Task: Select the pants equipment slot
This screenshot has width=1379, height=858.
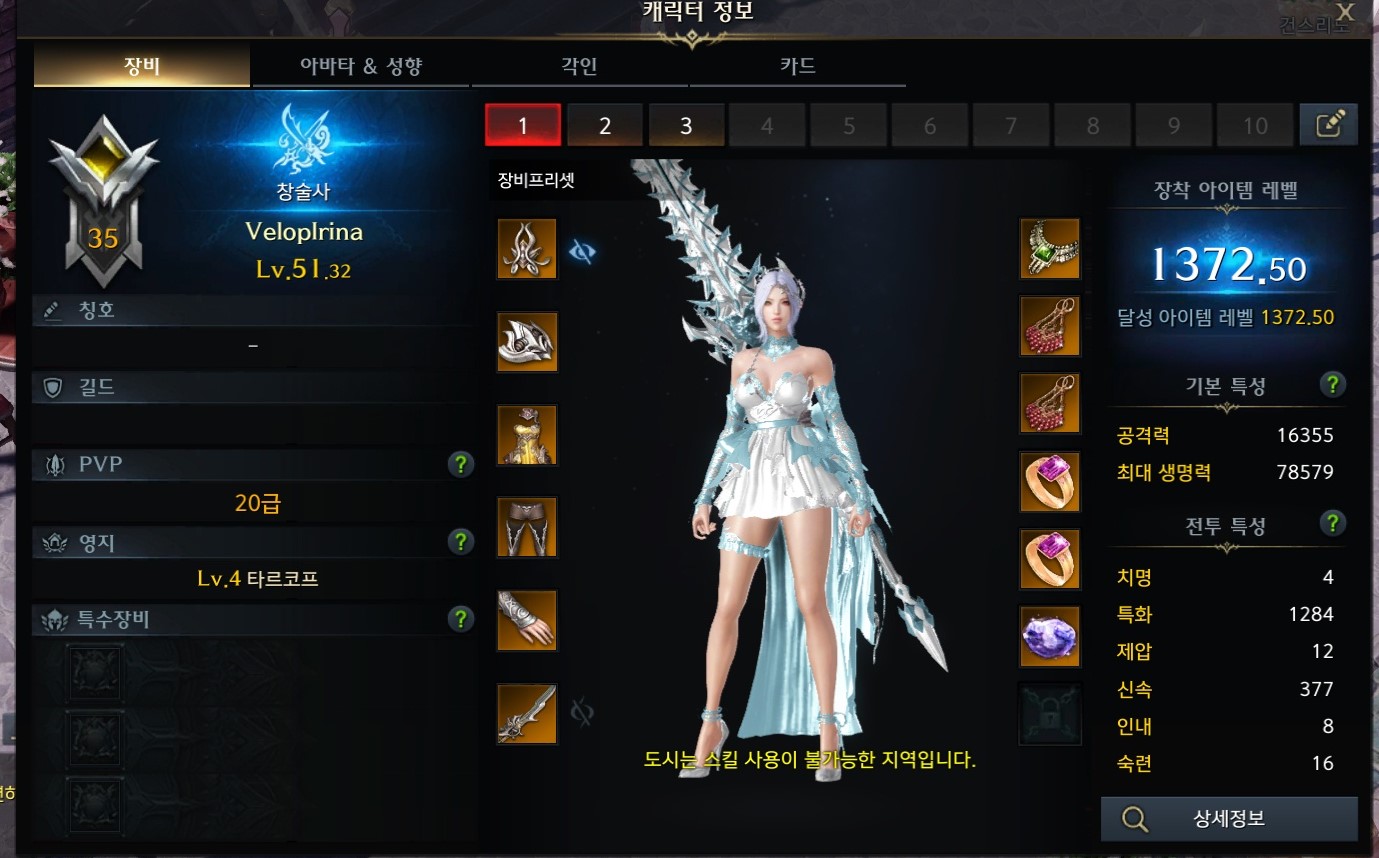Action: 527,528
